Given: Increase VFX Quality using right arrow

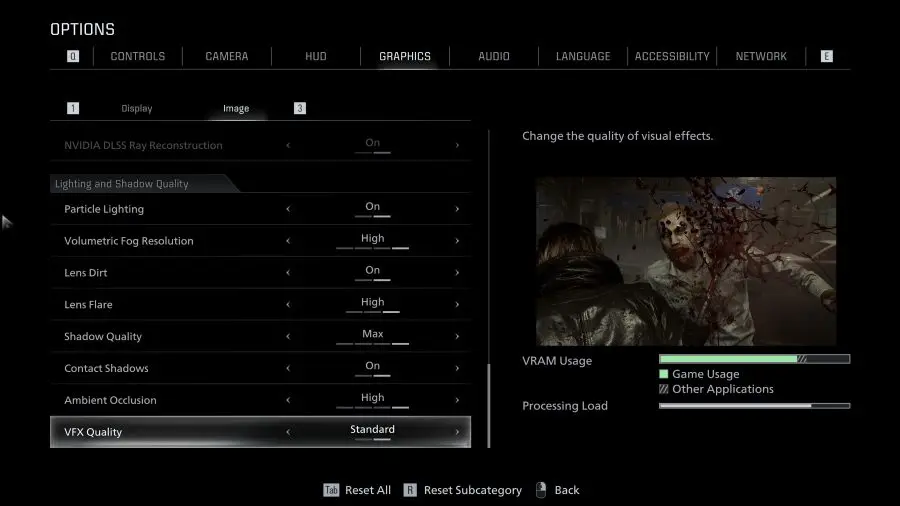Looking at the screenshot, I should 457,432.
